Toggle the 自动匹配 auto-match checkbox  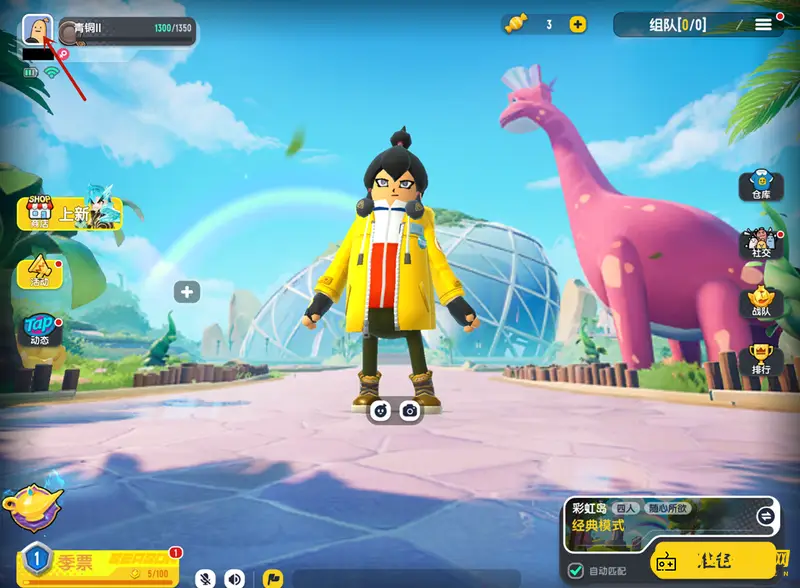click(575, 570)
